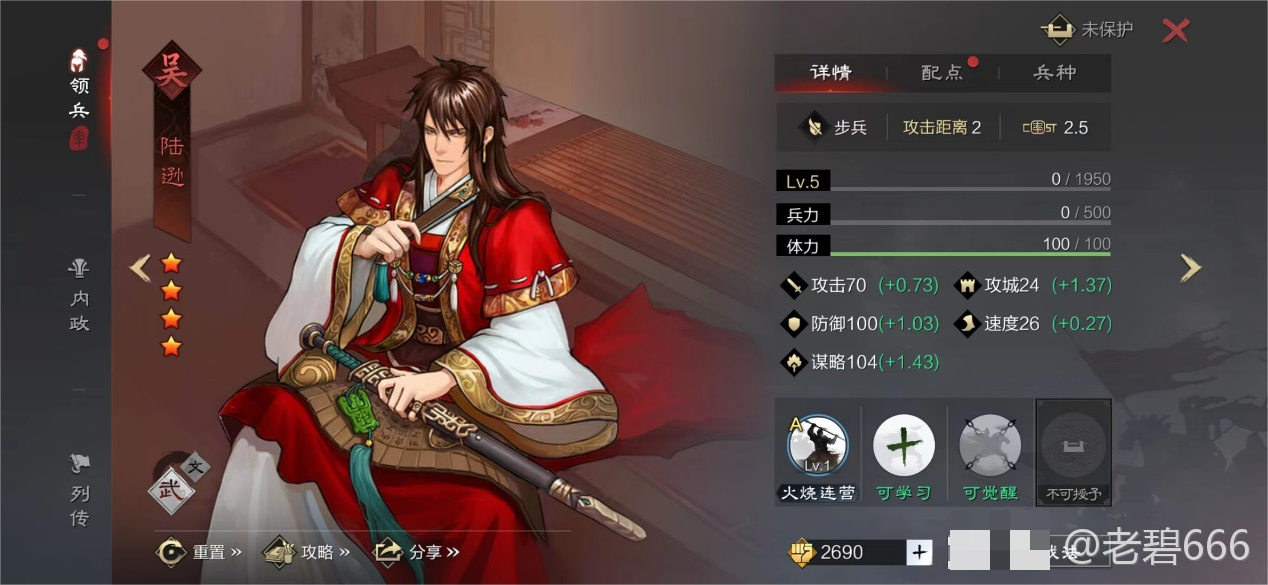
Task: Choose the 可觉醒 awakening slot
Action: [x=989, y=446]
